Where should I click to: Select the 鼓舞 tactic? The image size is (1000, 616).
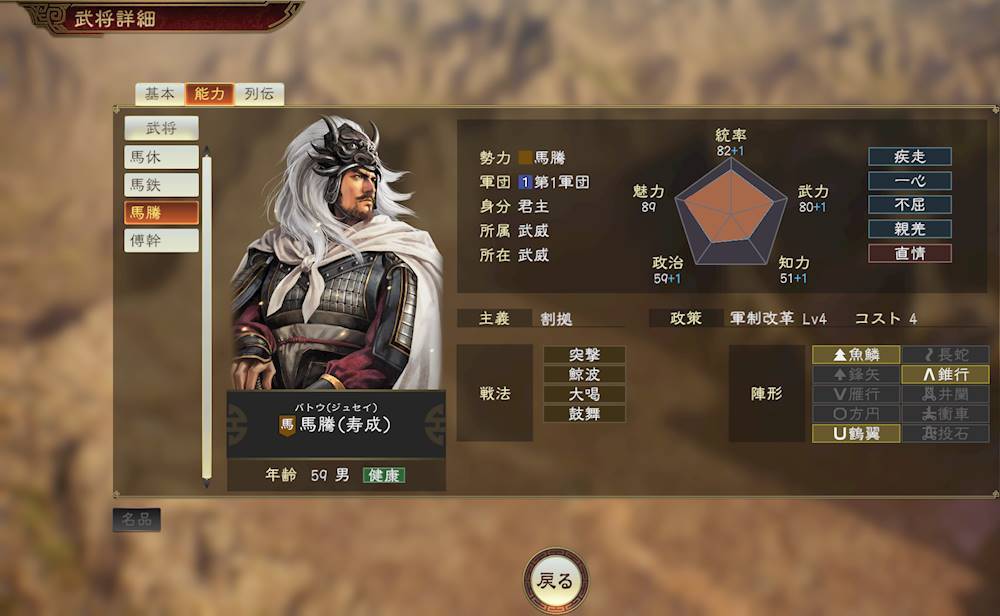[584, 413]
